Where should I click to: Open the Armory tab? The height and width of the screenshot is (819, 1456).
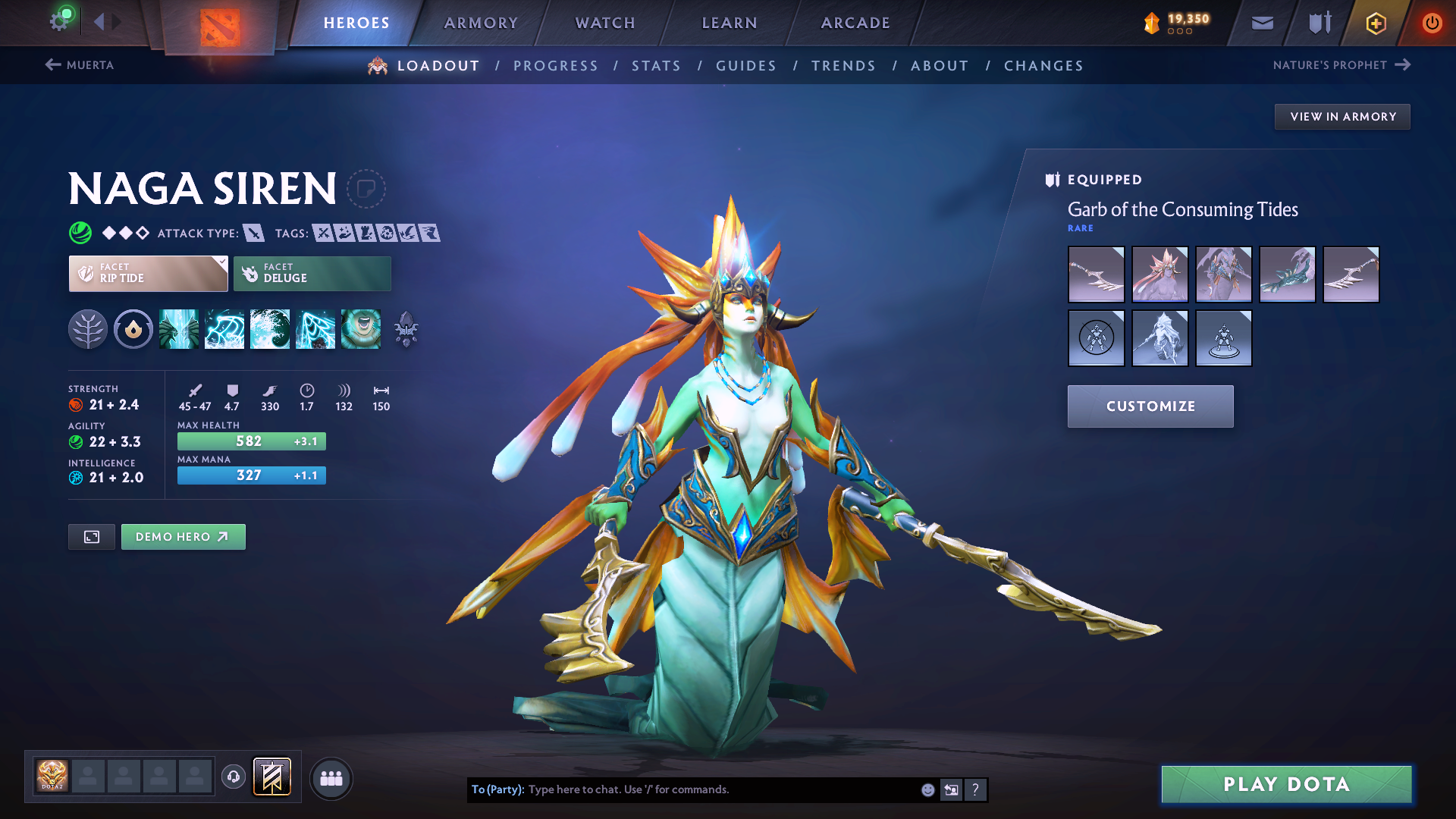pyautogui.click(x=481, y=23)
